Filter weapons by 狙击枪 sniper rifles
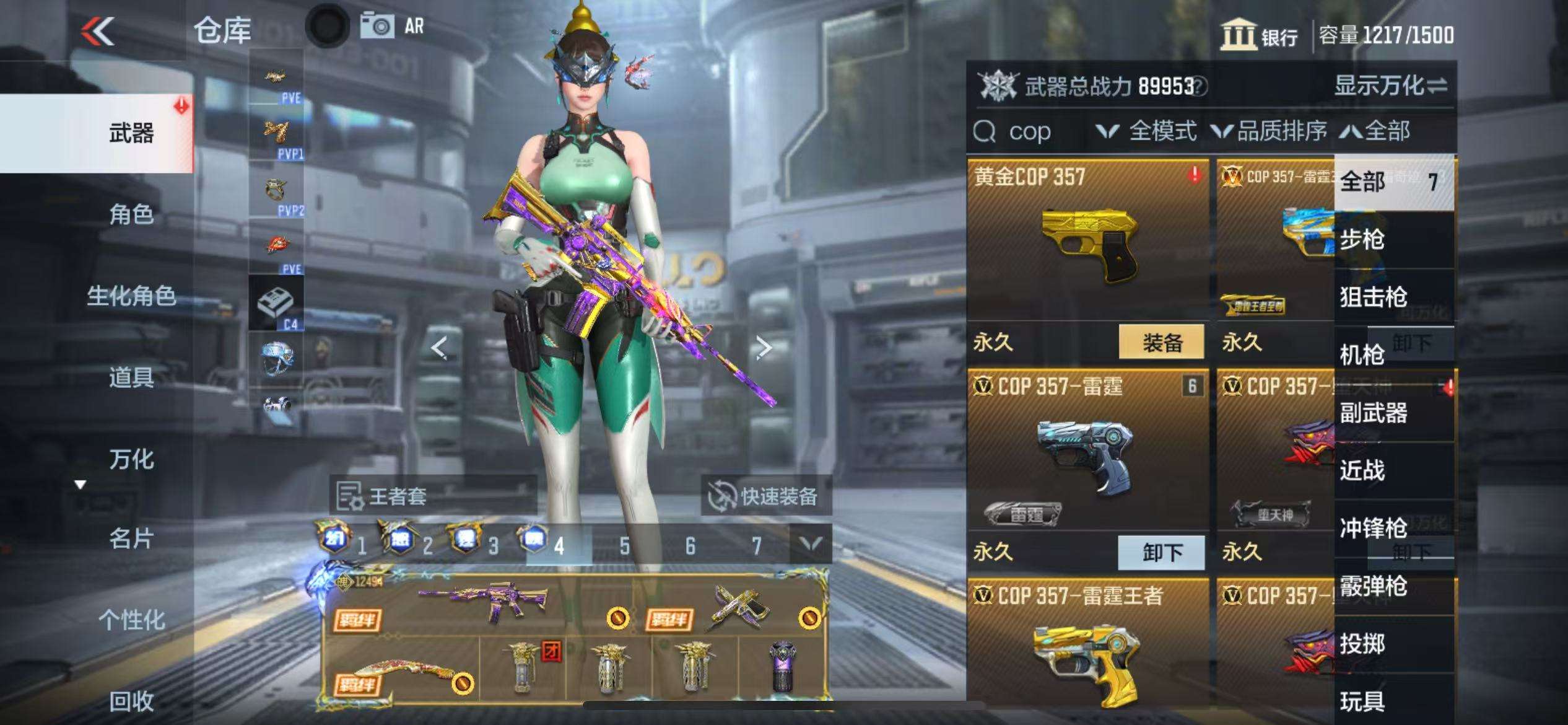This screenshot has width=1568, height=725. (1373, 297)
